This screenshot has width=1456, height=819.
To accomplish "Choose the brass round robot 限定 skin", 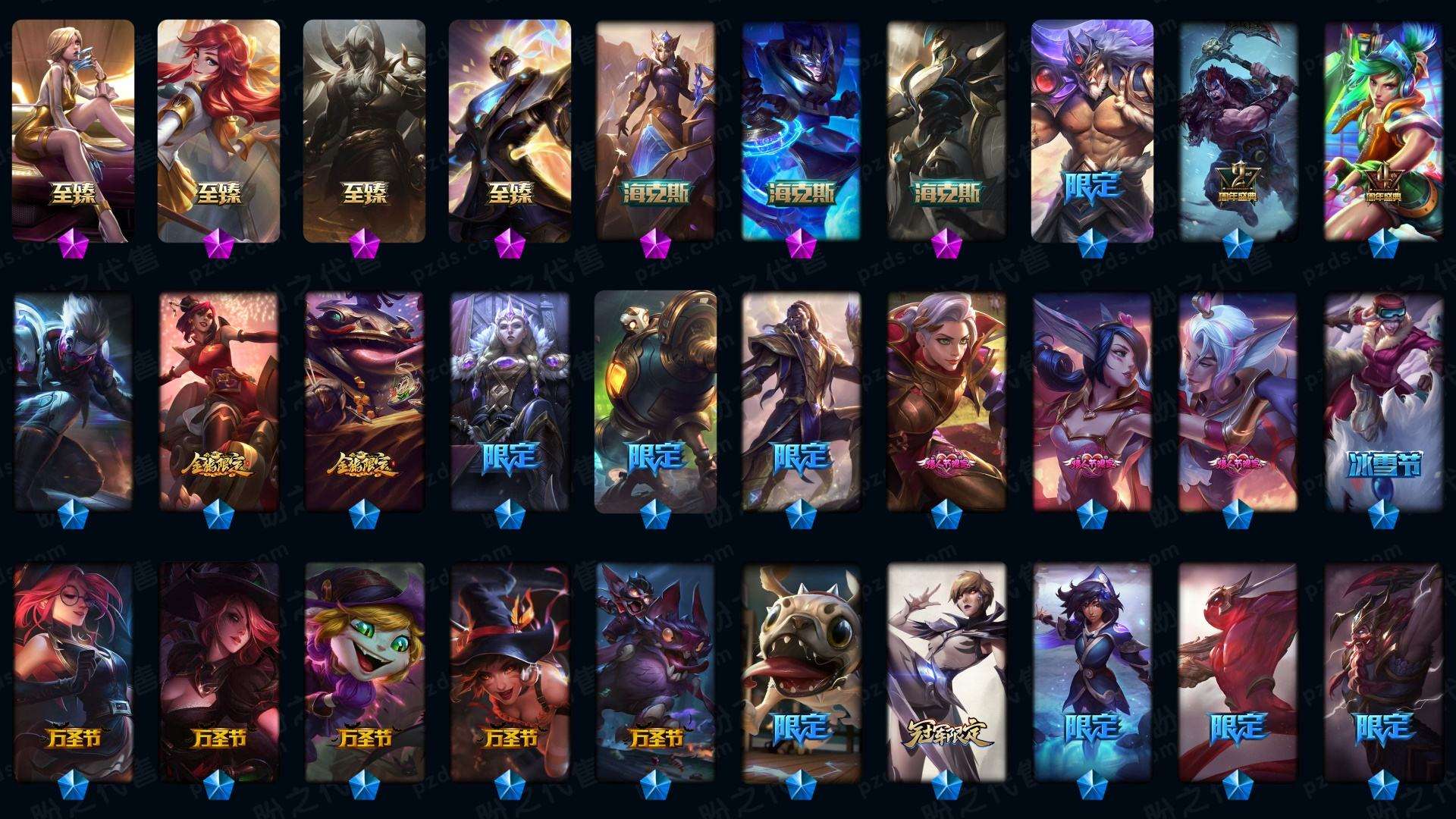I will (655, 400).
